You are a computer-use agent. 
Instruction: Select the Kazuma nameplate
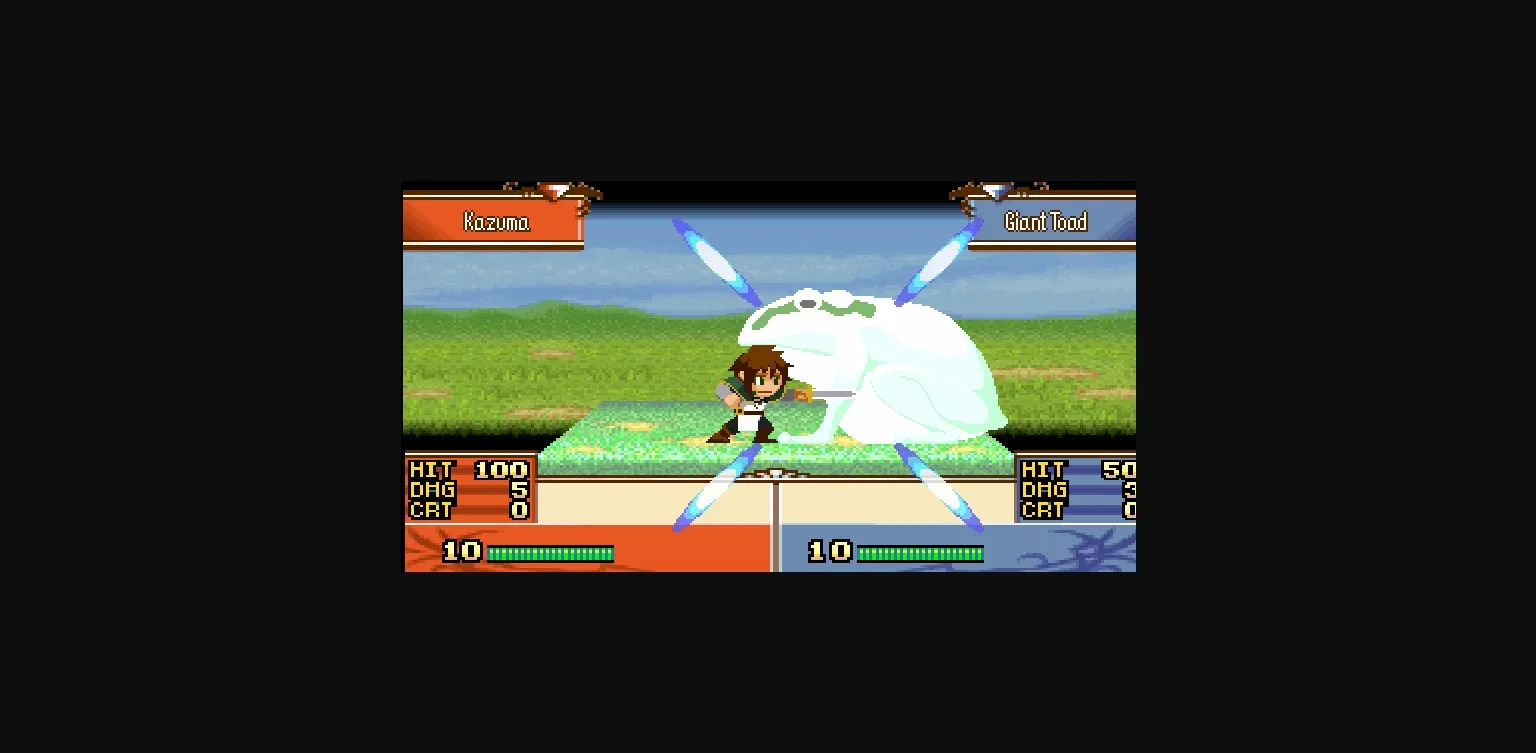tap(495, 222)
